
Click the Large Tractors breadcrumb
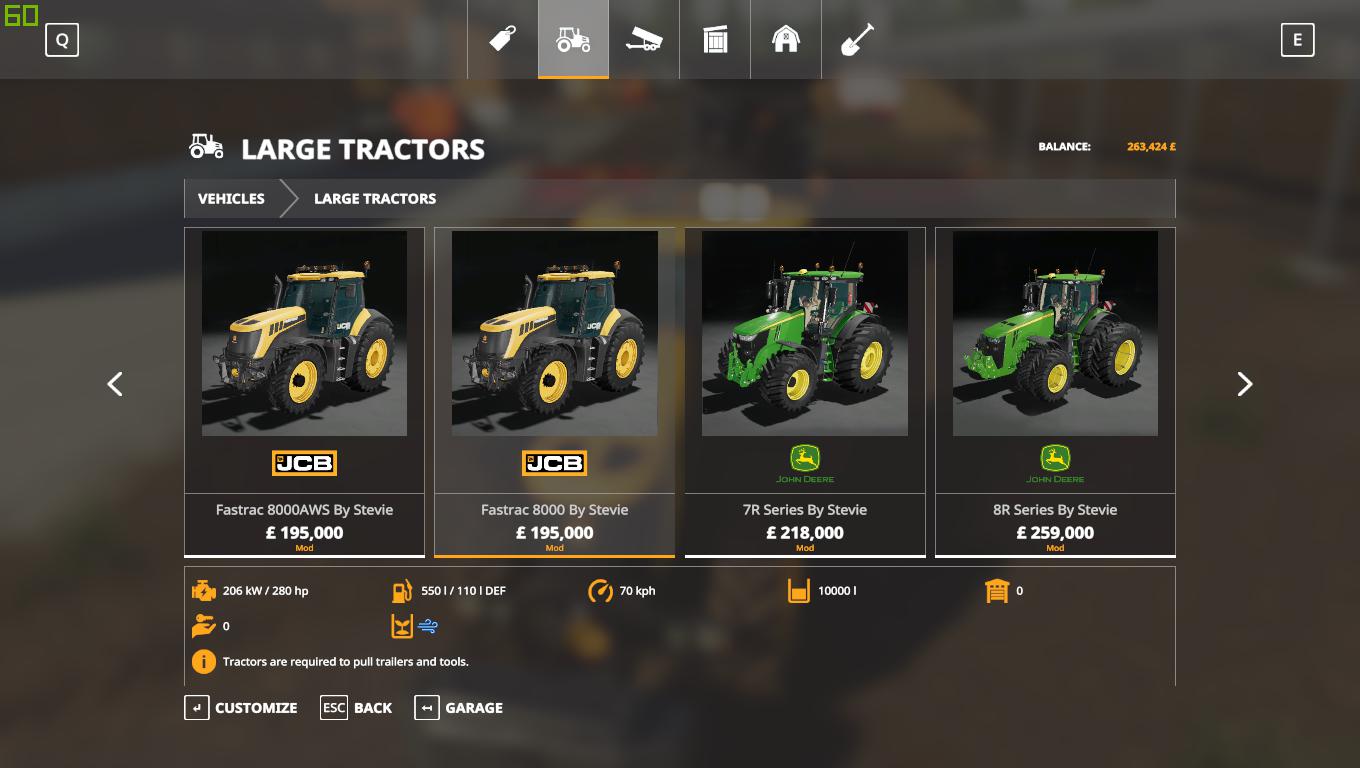click(374, 198)
